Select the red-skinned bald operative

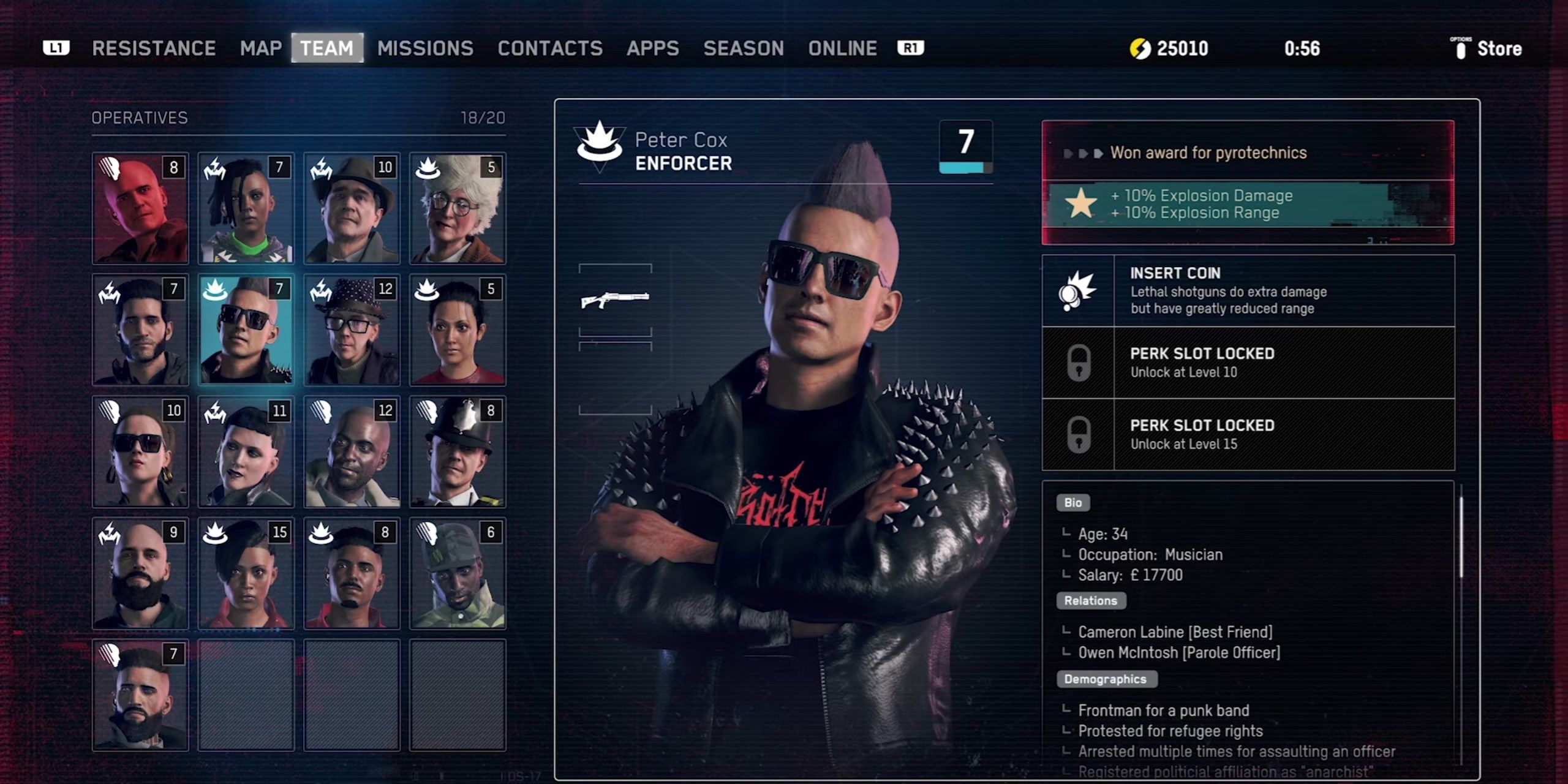point(140,208)
